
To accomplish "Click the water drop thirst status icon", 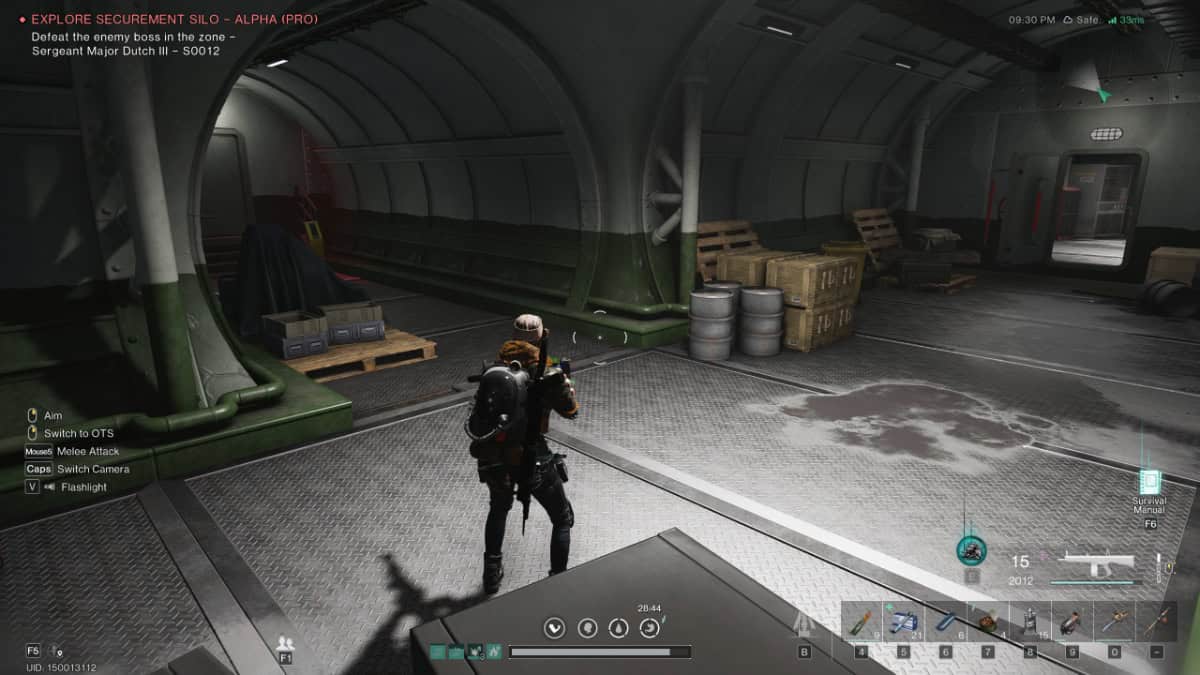I will coord(620,628).
